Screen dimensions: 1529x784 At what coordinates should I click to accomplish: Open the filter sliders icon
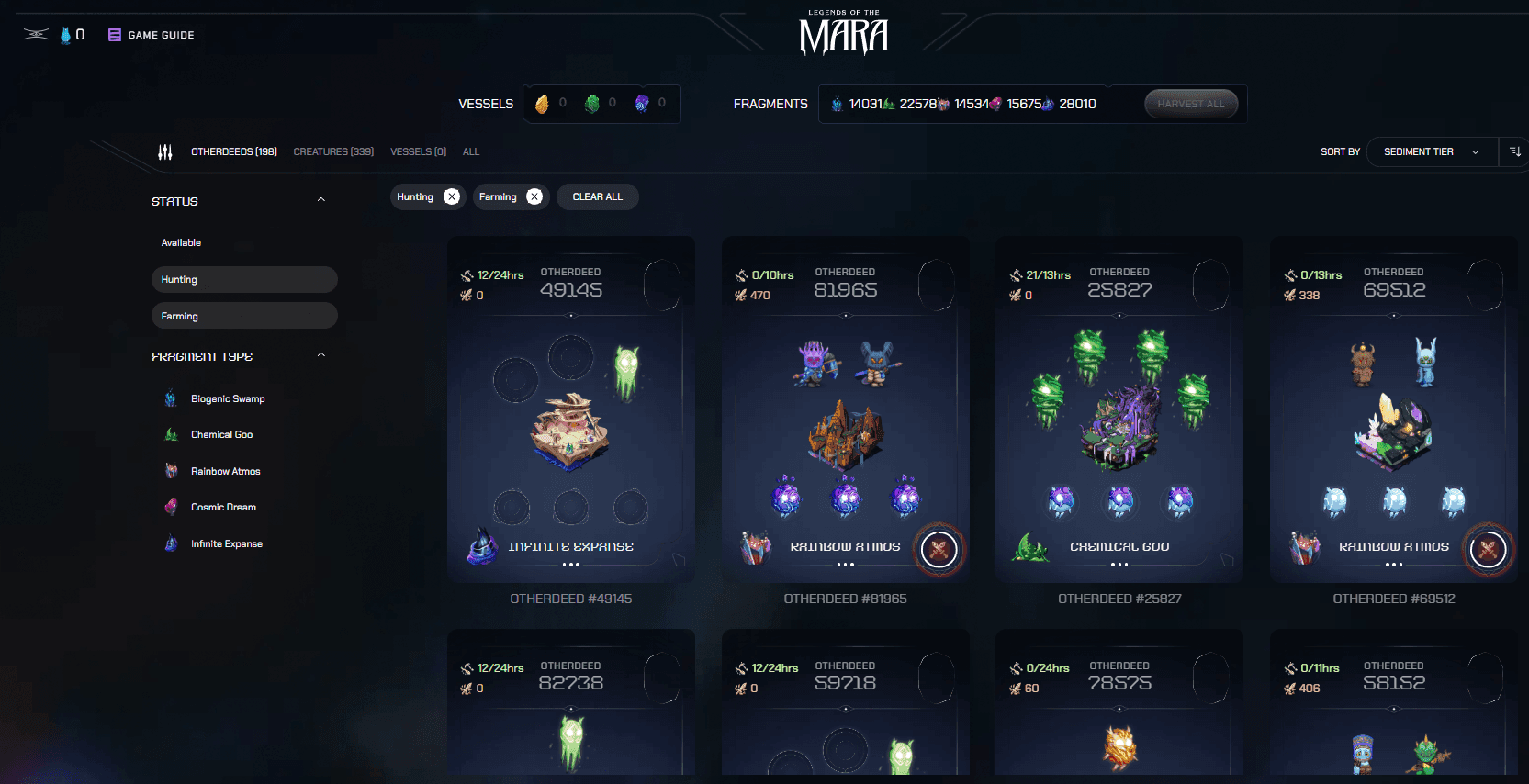(x=165, y=151)
